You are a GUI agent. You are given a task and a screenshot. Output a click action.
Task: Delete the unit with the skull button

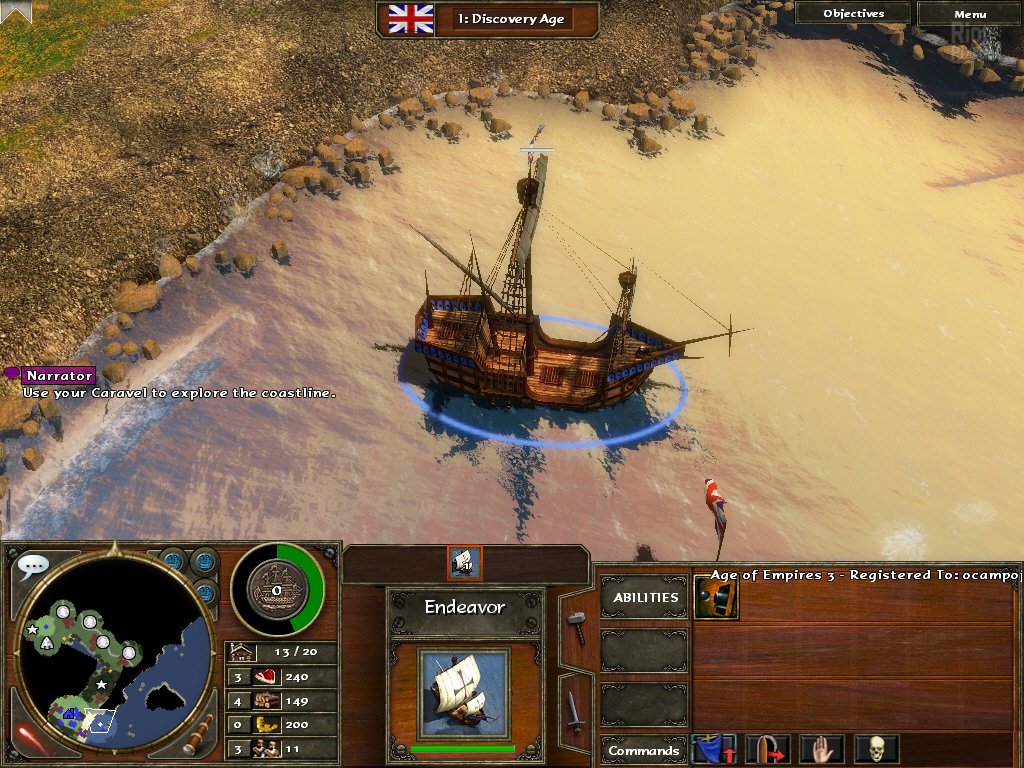point(876,749)
